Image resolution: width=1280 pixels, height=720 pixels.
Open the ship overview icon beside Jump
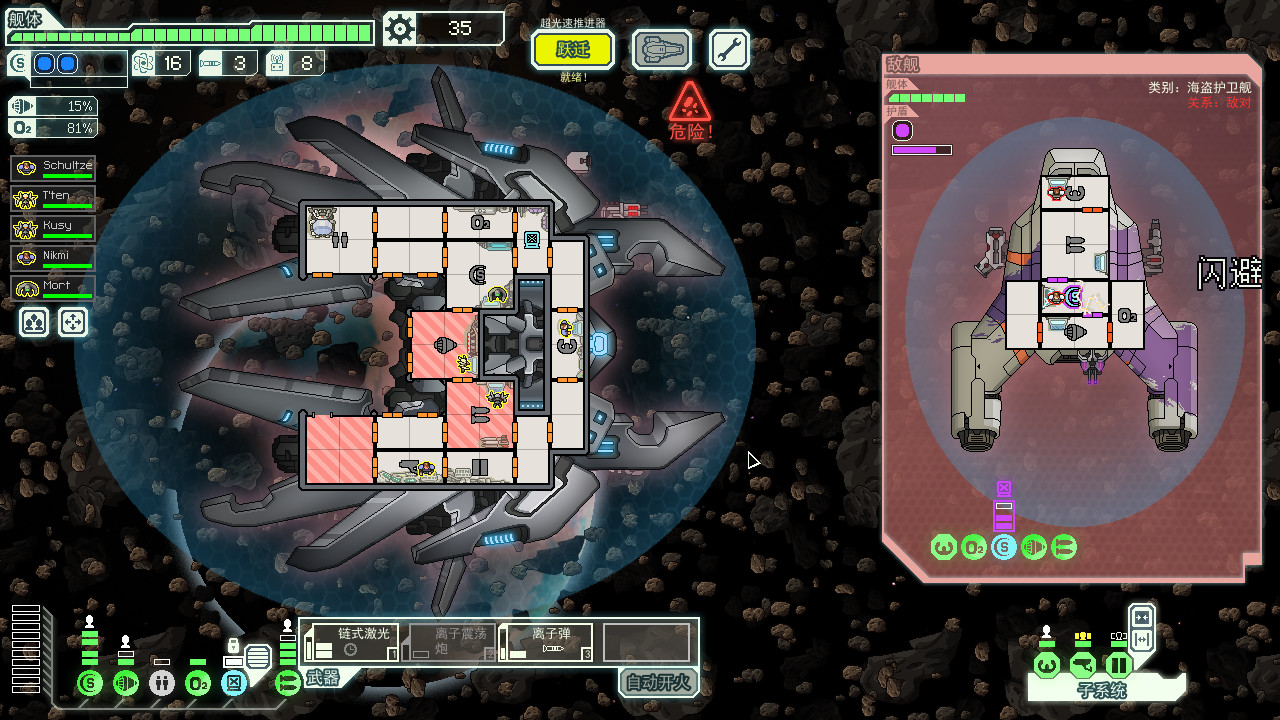(661, 49)
